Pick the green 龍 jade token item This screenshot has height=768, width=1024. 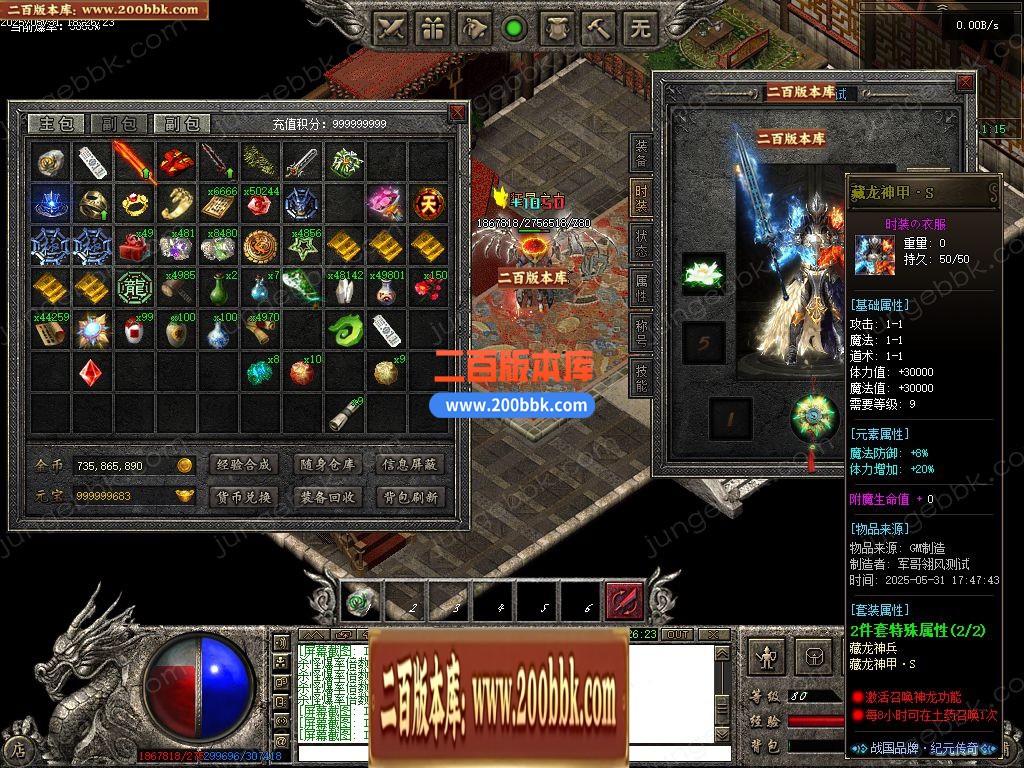132,288
